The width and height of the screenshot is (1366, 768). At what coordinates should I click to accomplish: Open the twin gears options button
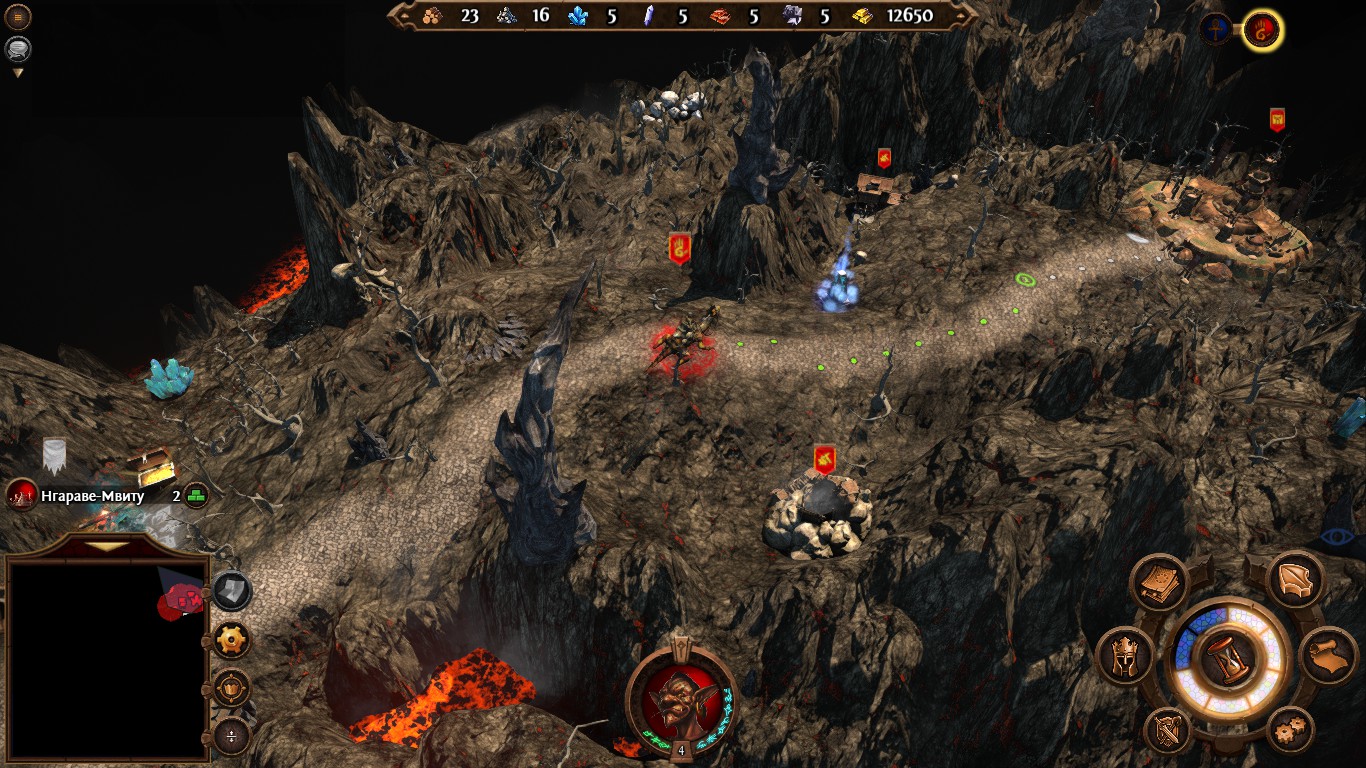(1290, 730)
